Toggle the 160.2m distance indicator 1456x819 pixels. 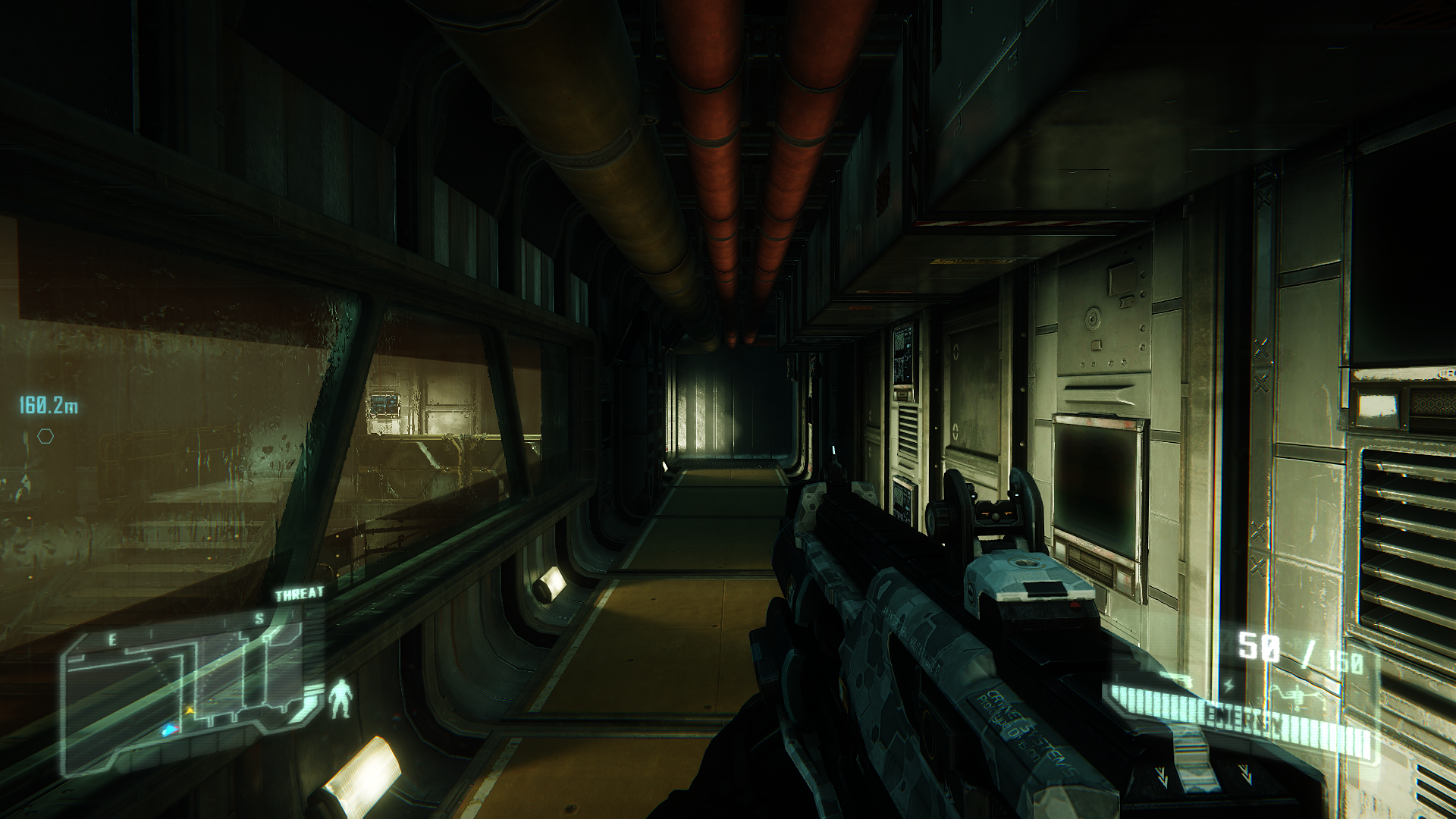(47, 404)
